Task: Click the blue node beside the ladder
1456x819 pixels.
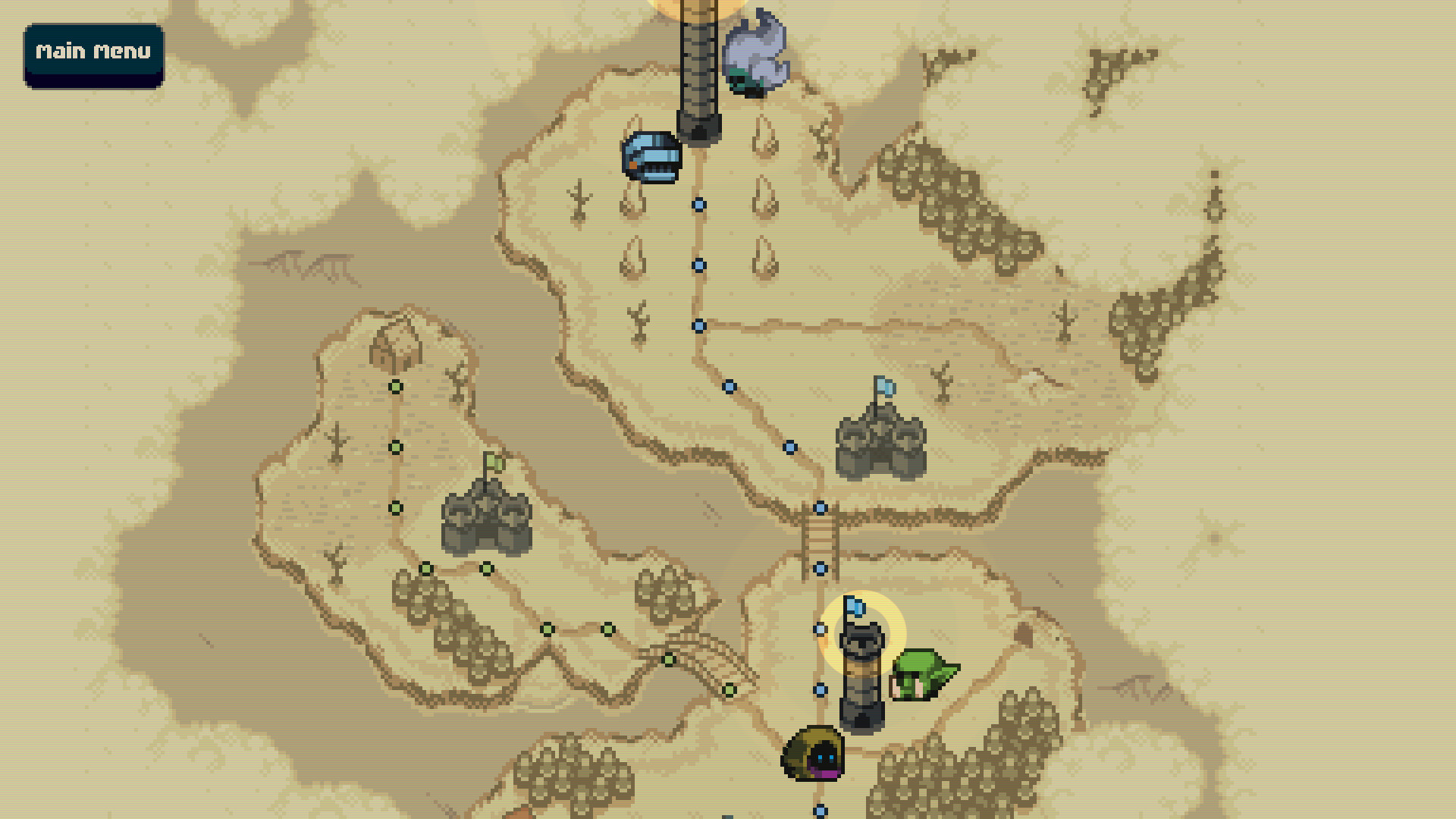Action: (820, 567)
